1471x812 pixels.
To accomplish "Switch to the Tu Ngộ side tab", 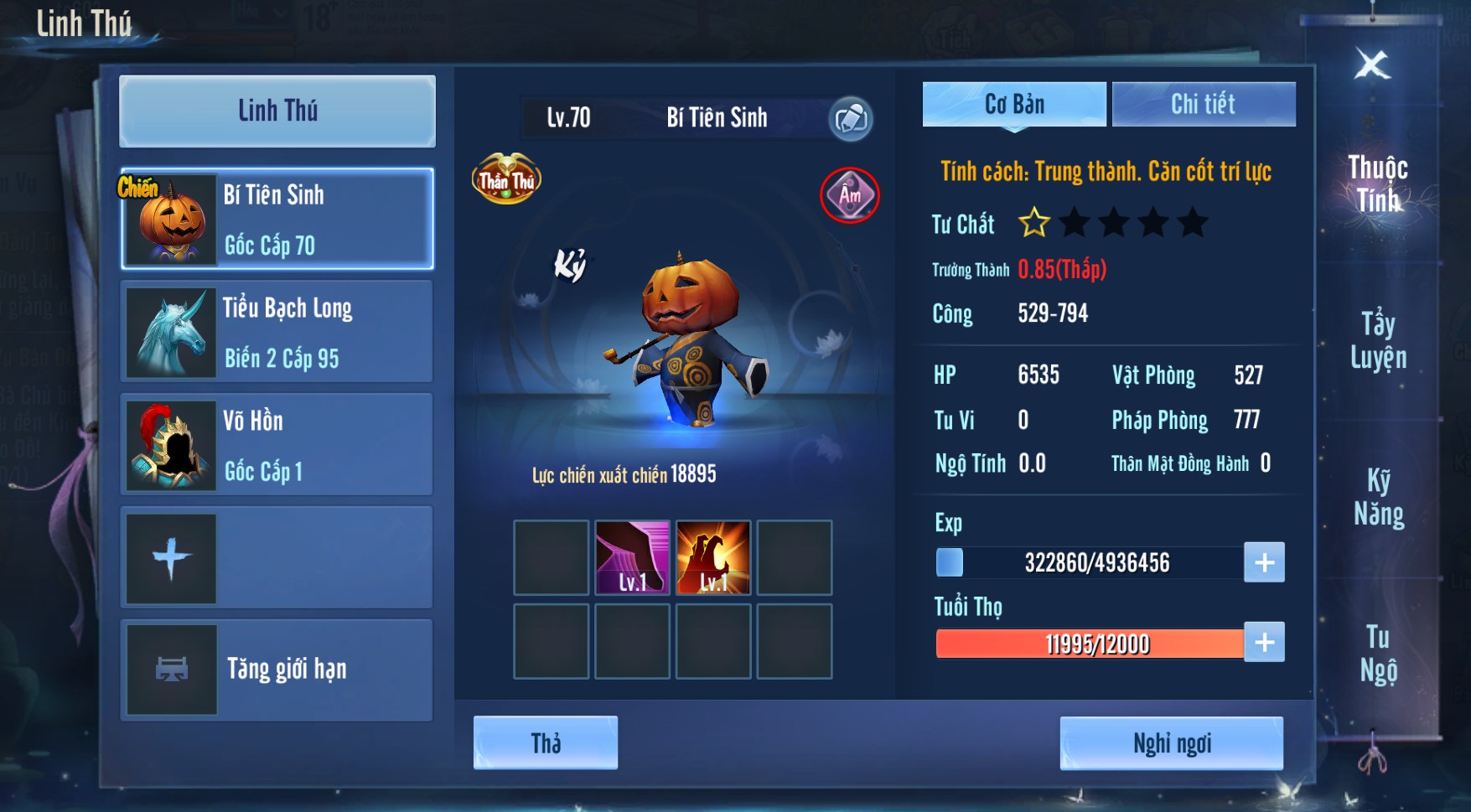I will (1378, 654).
